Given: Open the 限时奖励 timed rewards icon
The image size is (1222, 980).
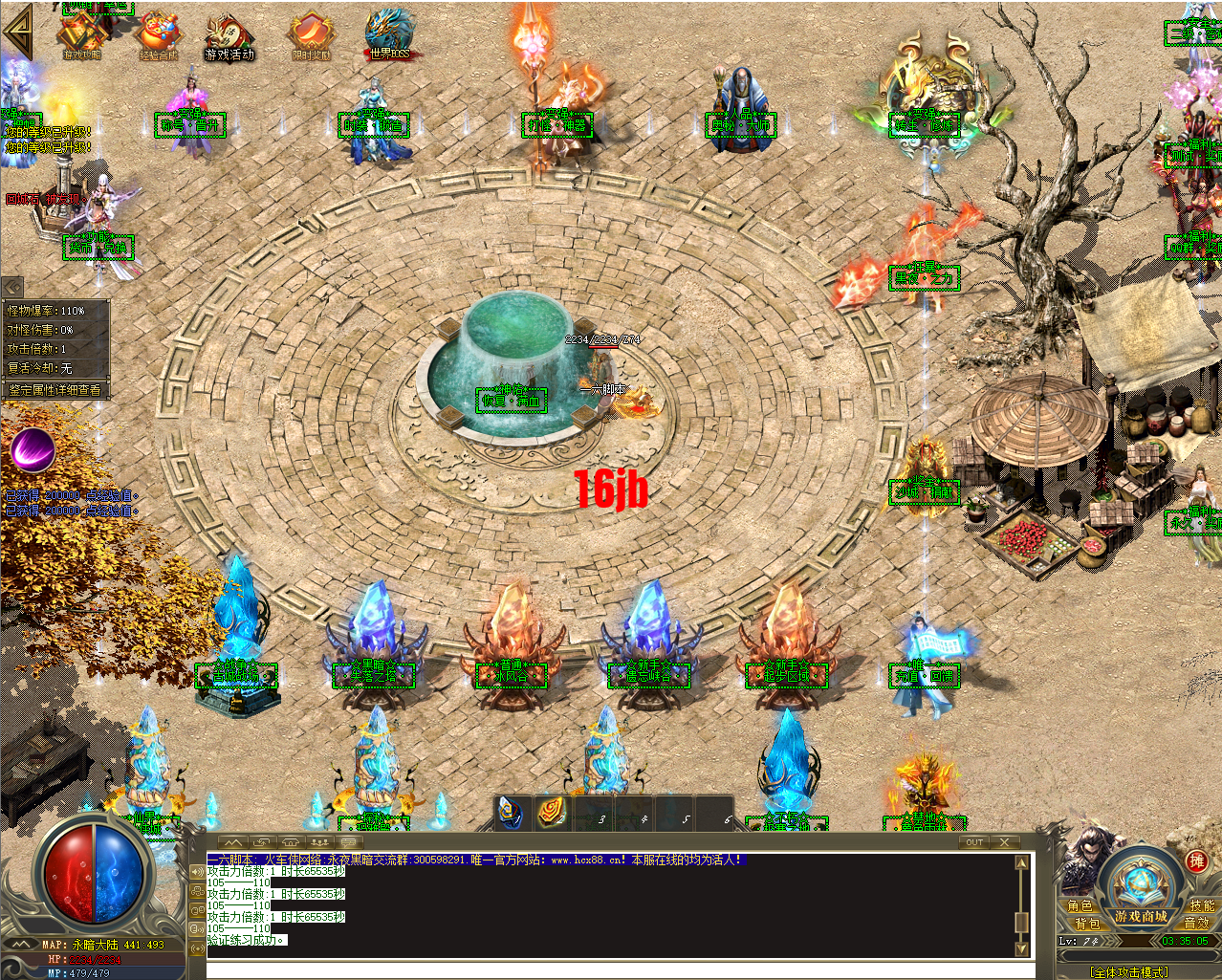Looking at the screenshot, I should pos(311,36).
